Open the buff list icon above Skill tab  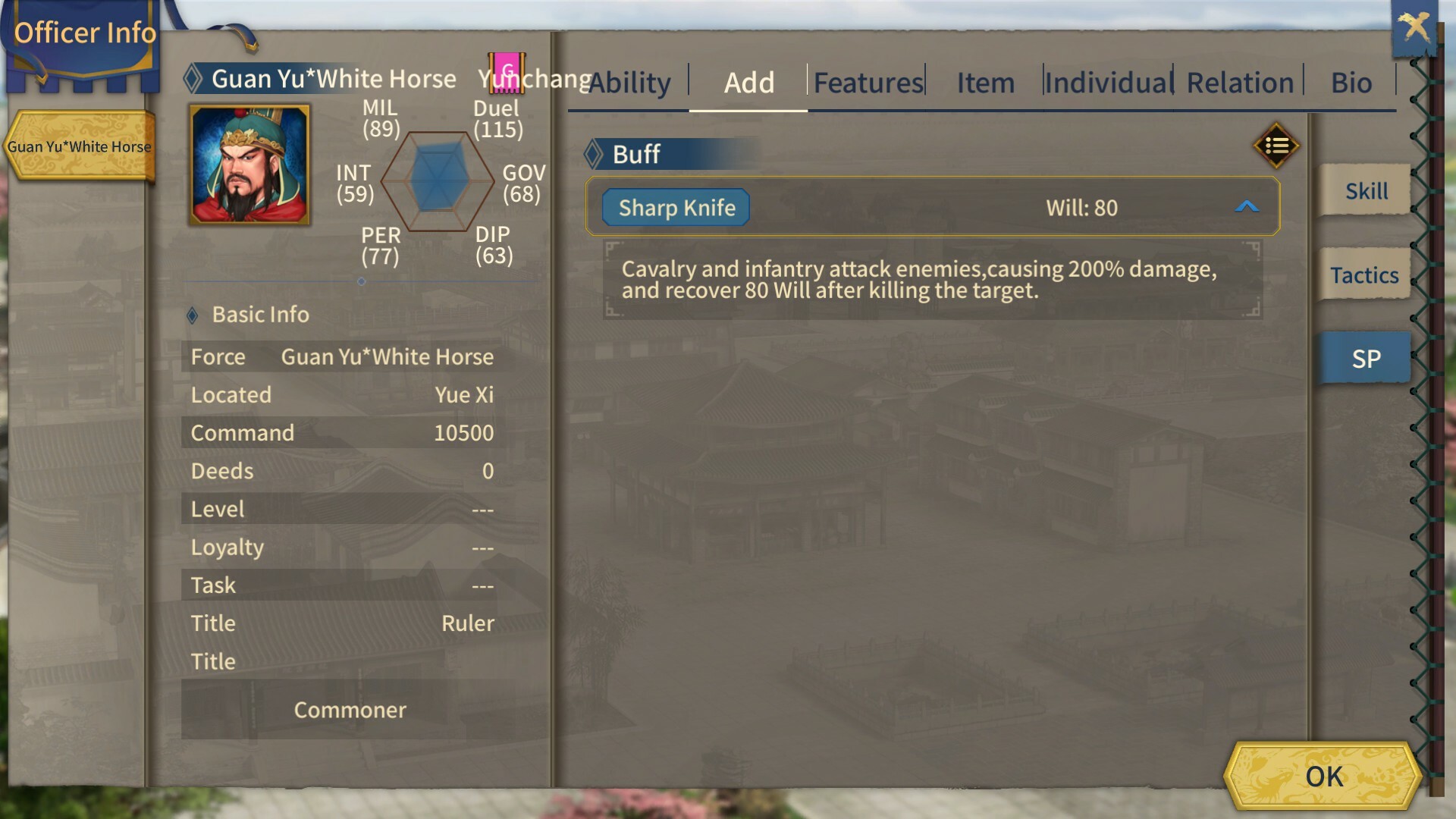click(1276, 146)
